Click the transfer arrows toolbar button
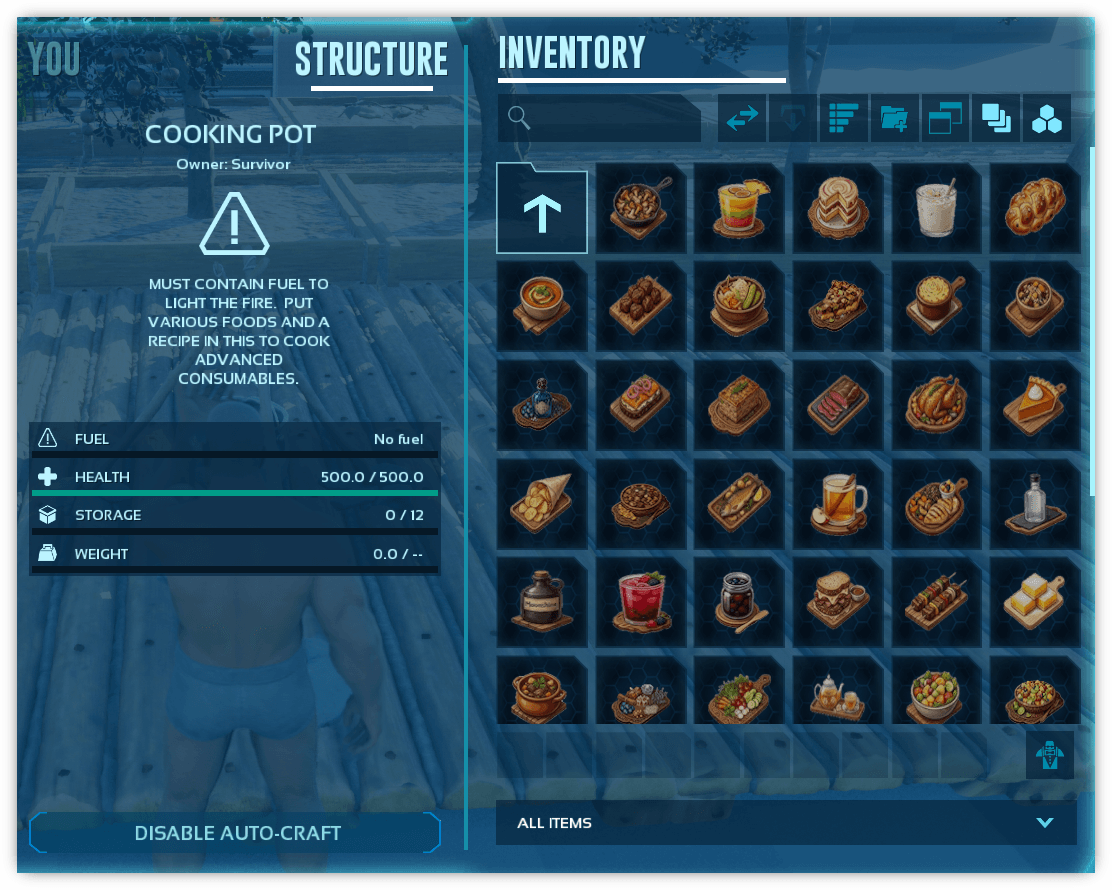This screenshot has height=890, width=1112. [x=742, y=119]
